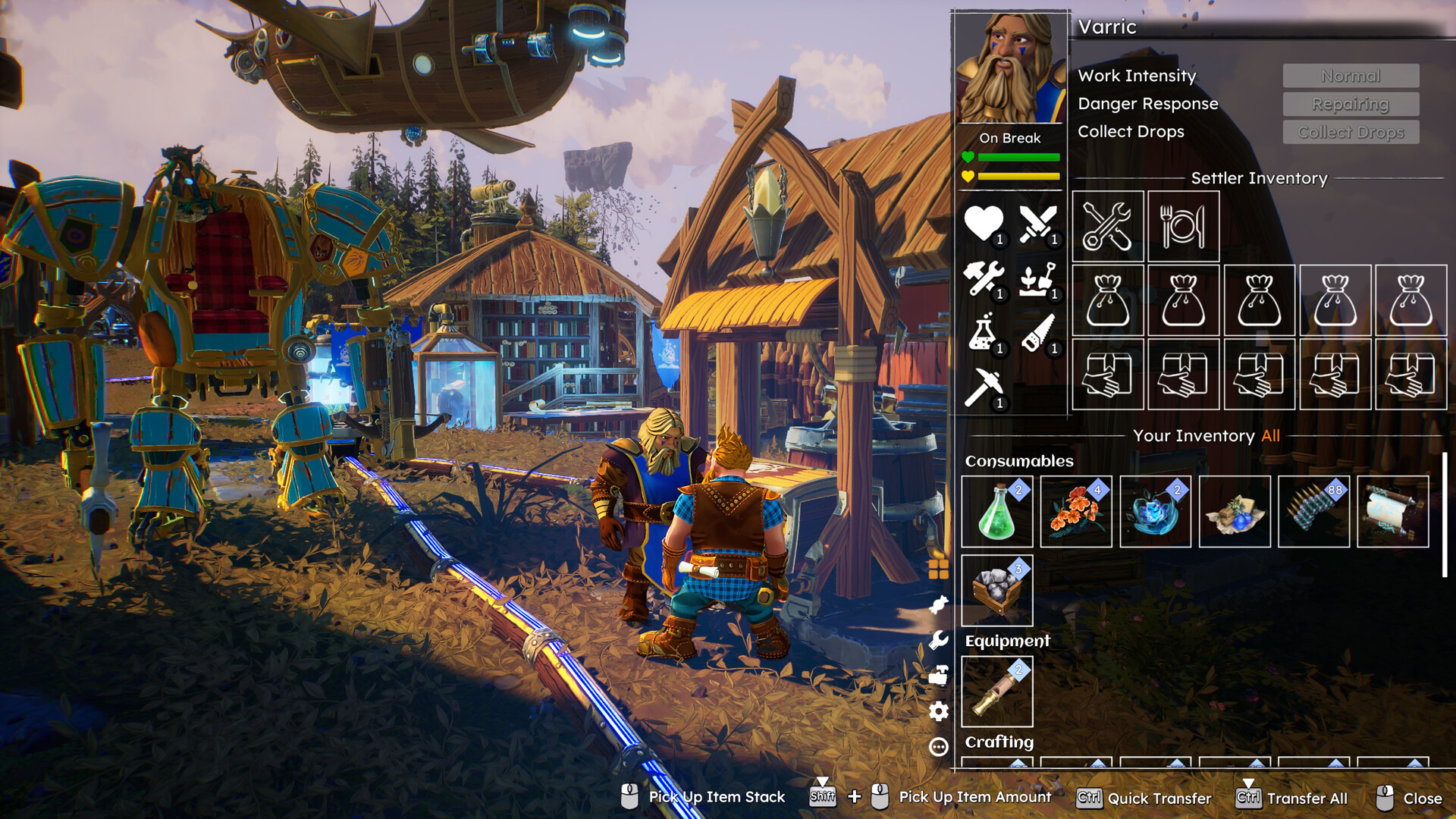This screenshot has width=1456, height=819.
Task: Change the Danger Response setting
Action: [1351, 104]
